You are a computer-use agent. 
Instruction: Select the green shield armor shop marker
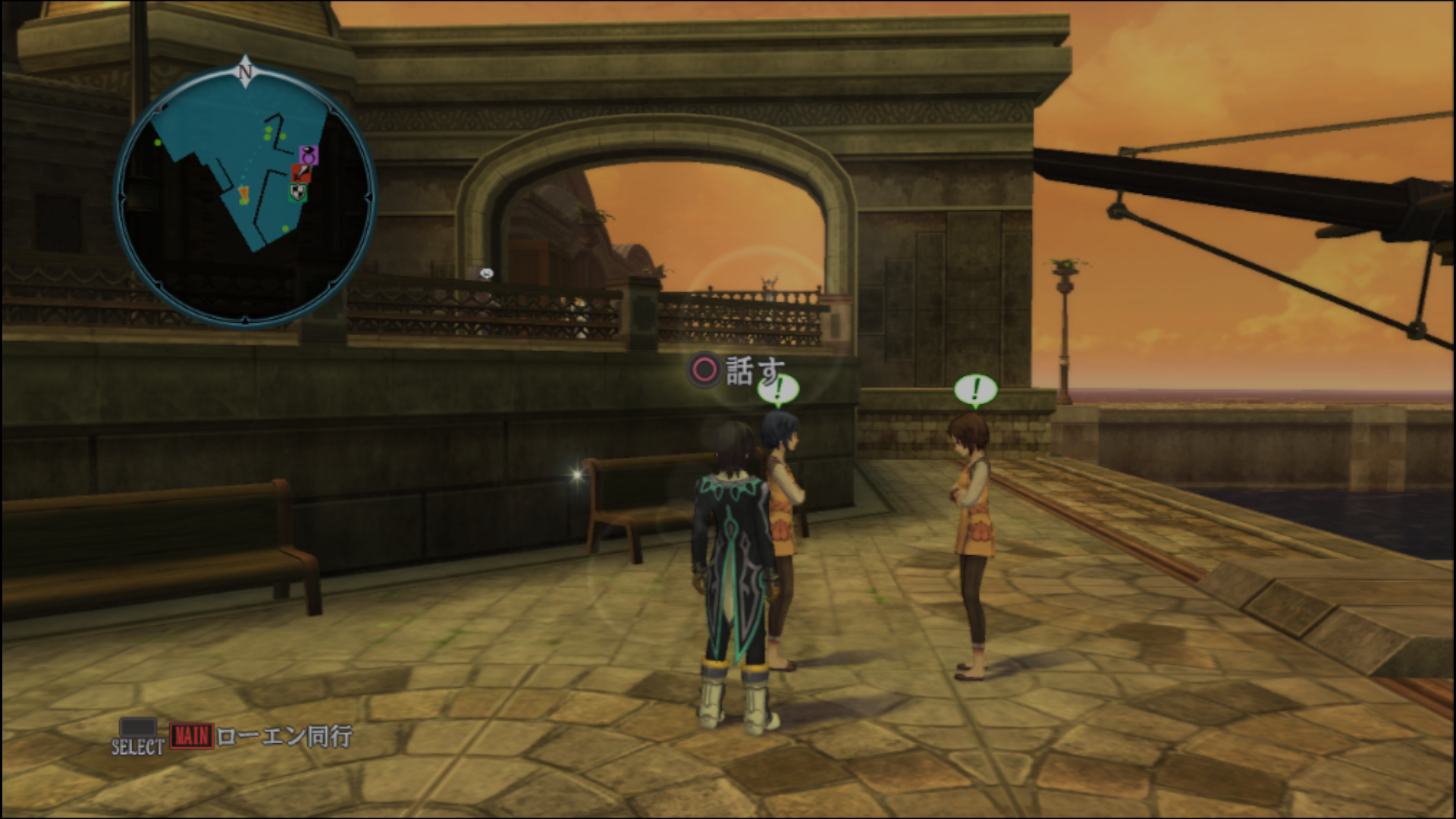pyautogui.click(x=298, y=193)
